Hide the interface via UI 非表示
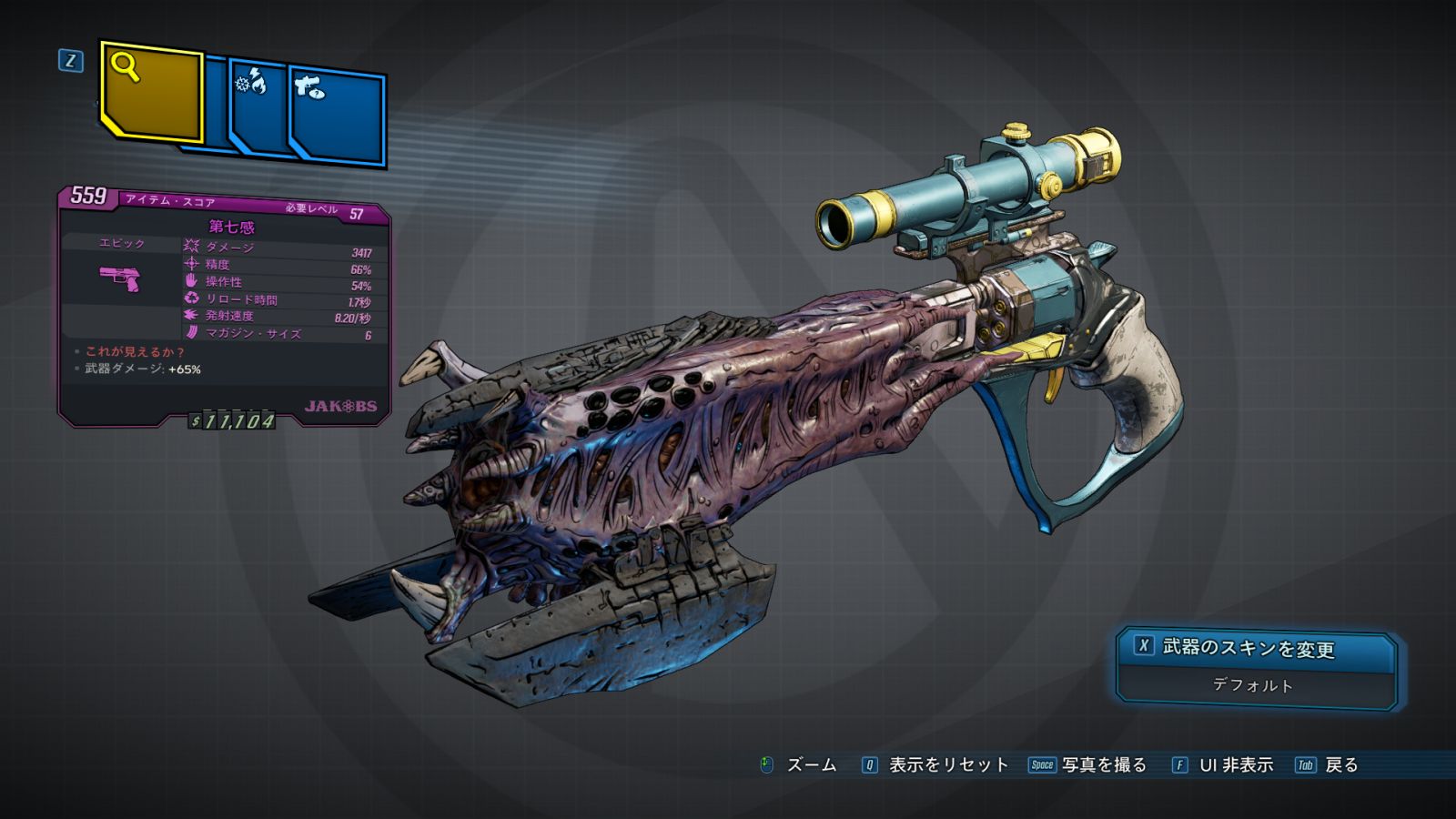This screenshot has height=819, width=1456. 1223,765
